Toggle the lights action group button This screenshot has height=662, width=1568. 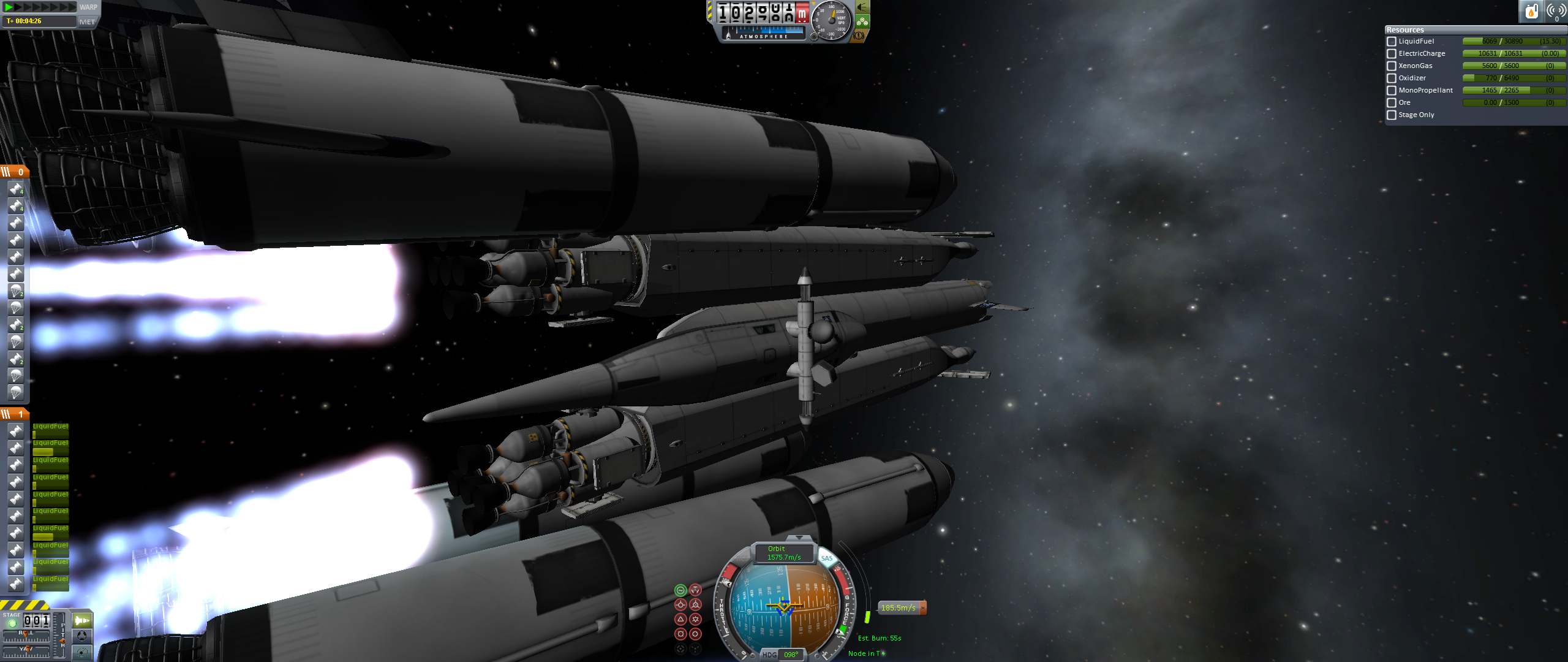pyautogui.click(x=862, y=7)
